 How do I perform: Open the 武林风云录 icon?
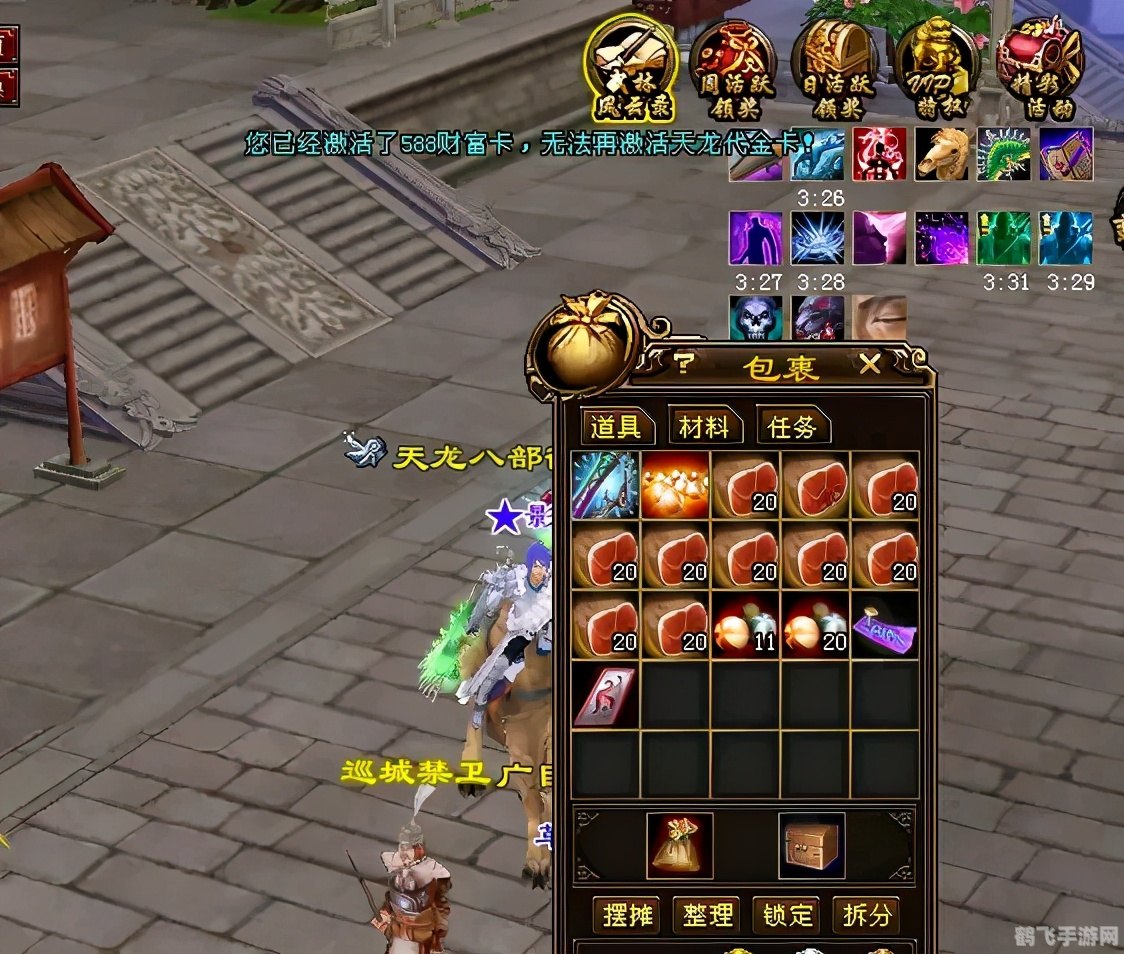point(630,67)
